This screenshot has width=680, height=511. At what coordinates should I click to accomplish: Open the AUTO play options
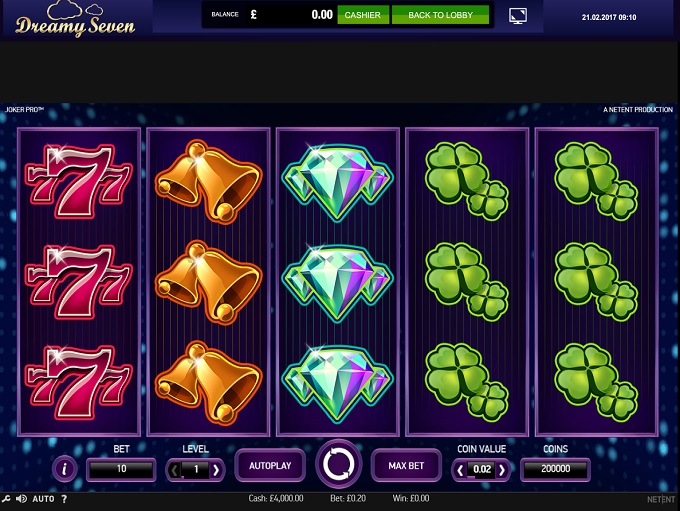coord(43,499)
